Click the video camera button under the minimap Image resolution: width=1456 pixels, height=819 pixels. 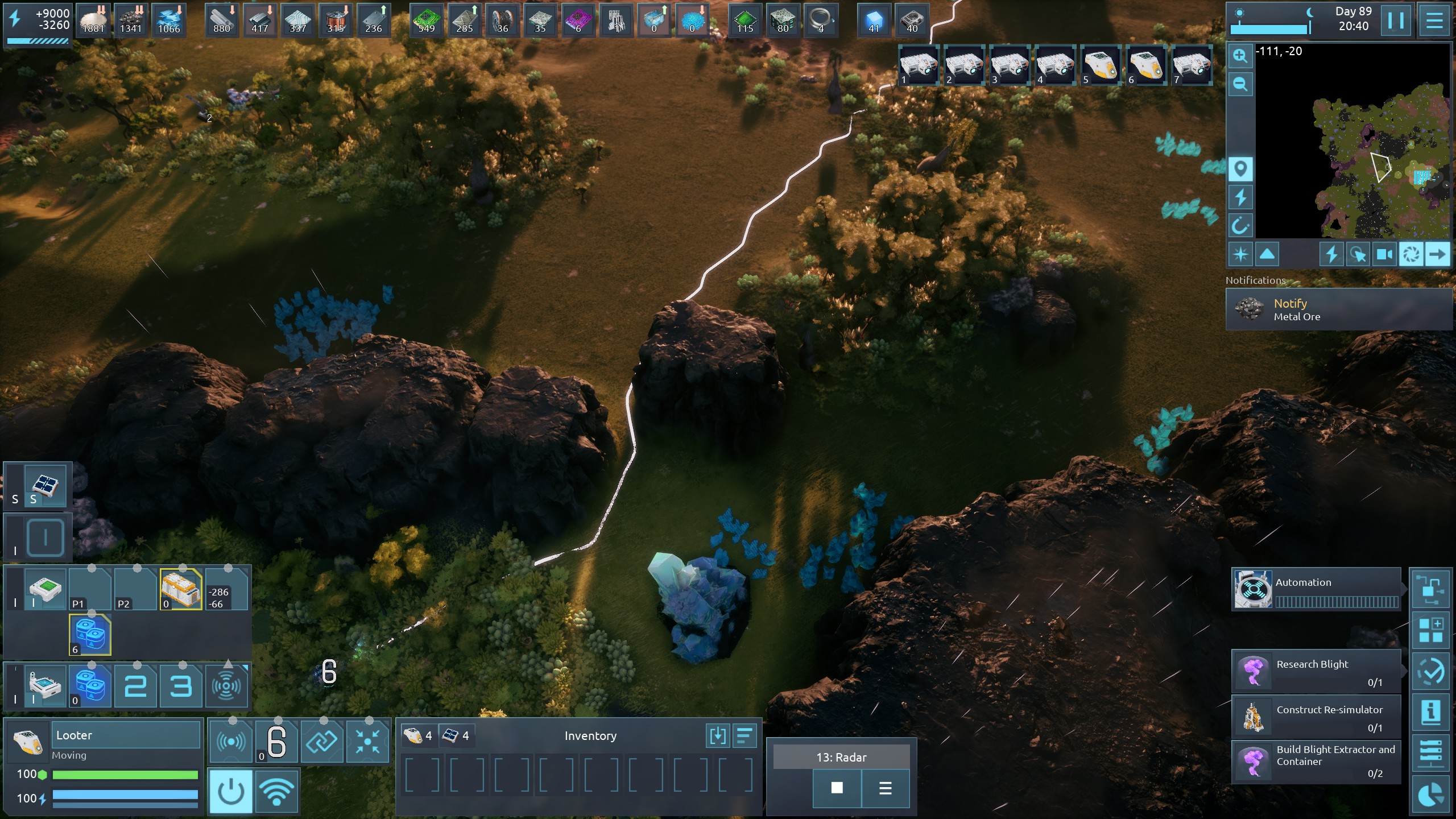coord(1384,254)
